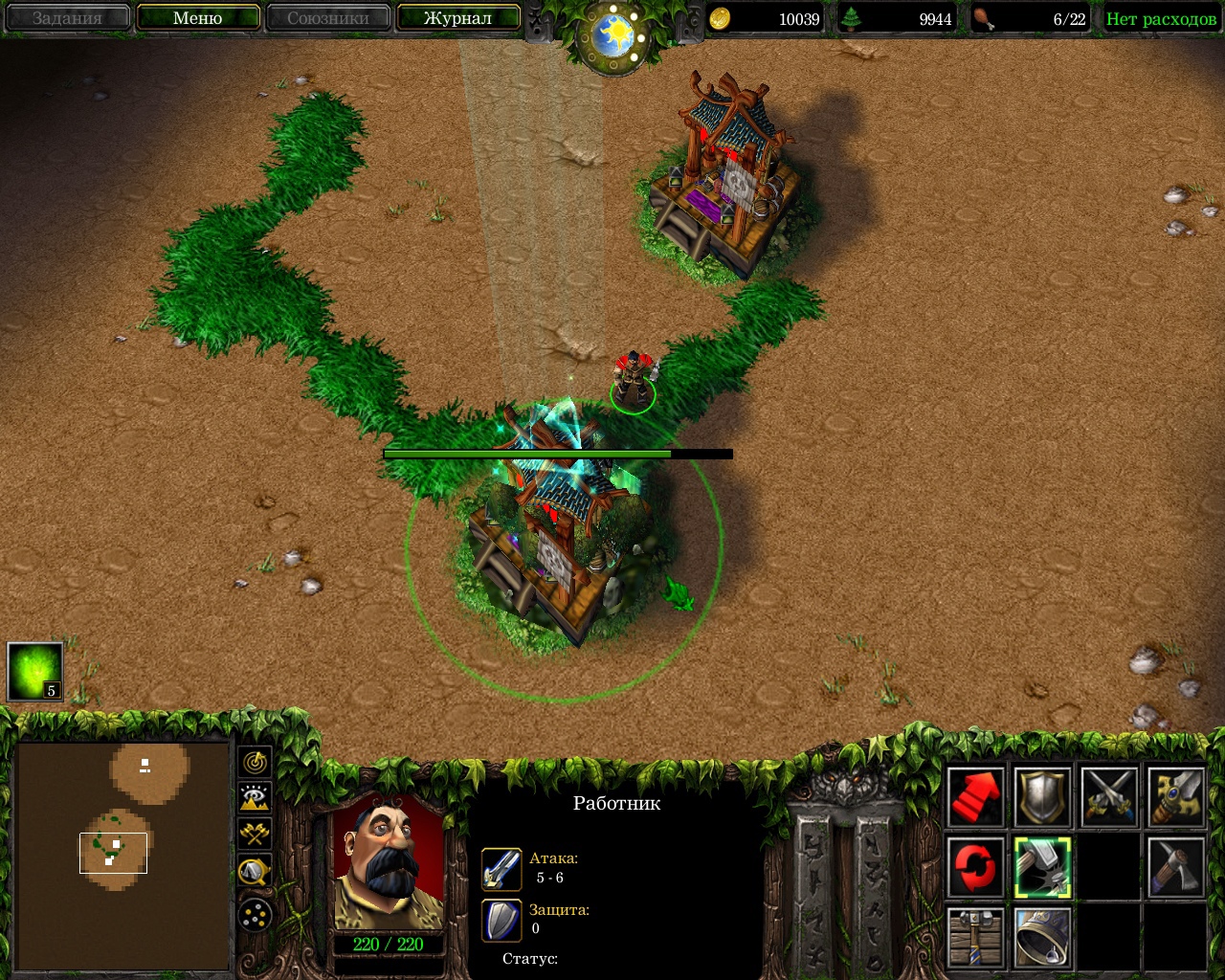
Task: Toggle minimap terrain display eye button
Action: tap(256, 798)
